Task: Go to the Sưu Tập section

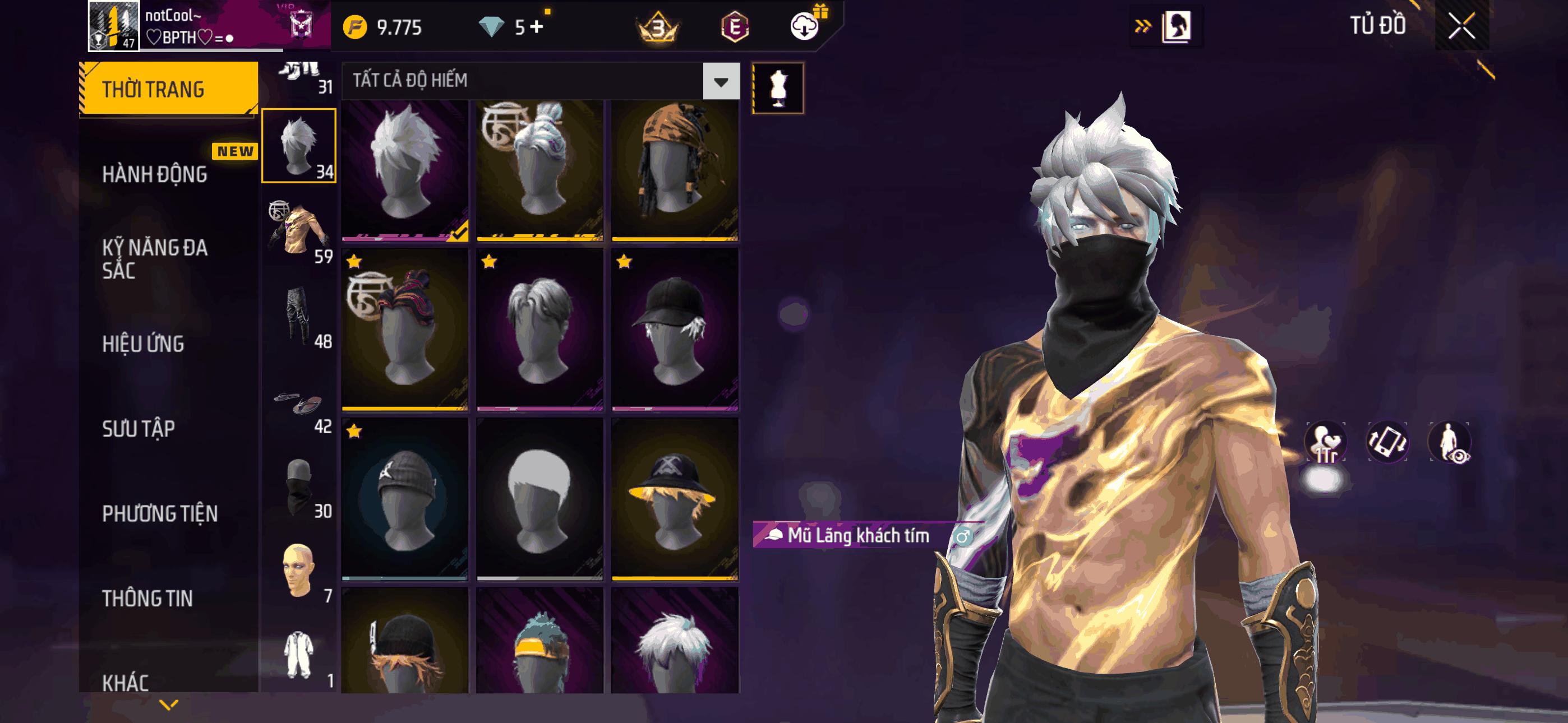Action: (x=139, y=429)
